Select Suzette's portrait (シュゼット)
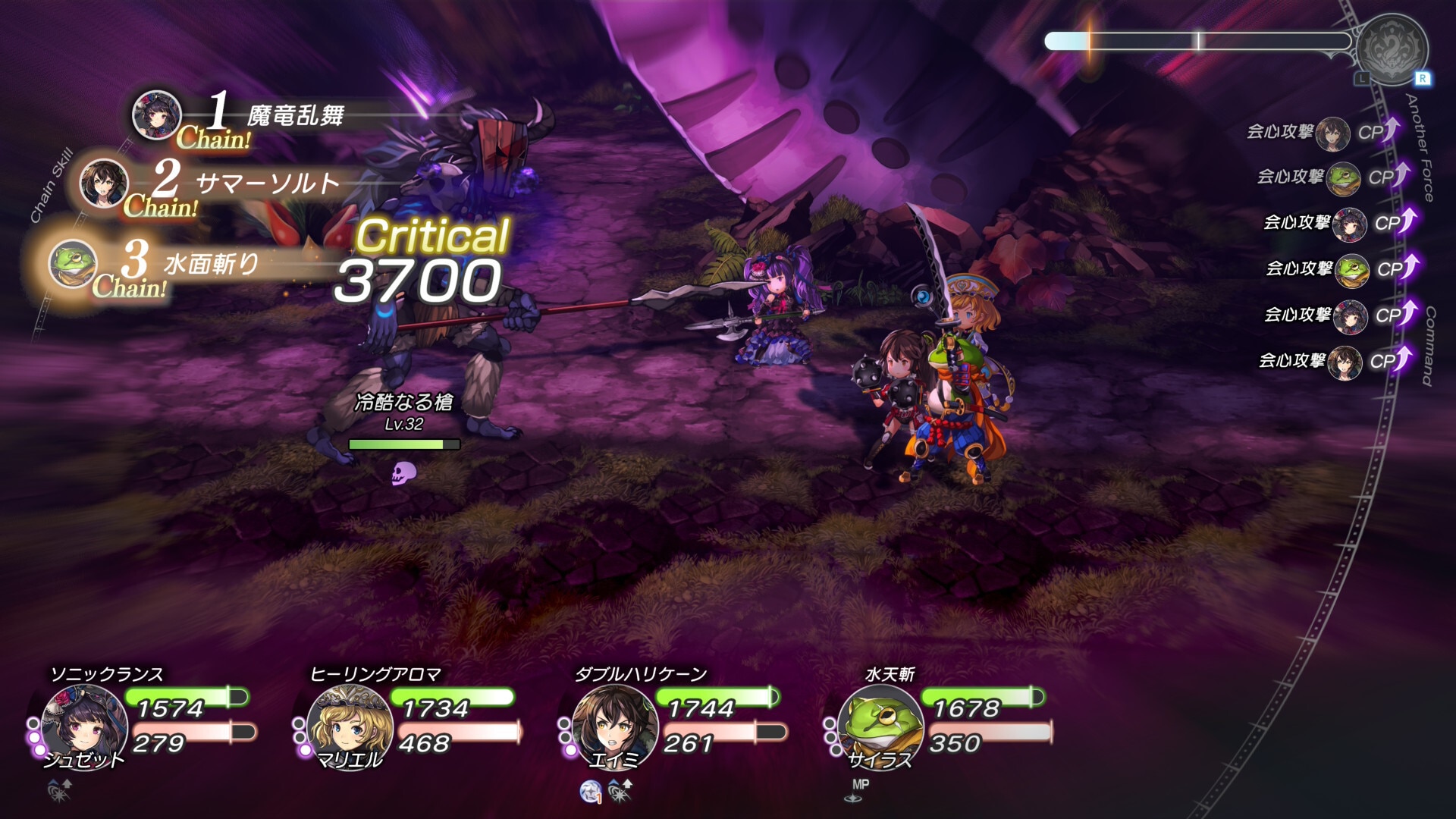The width and height of the screenshot is (1456, 819). 84,725
